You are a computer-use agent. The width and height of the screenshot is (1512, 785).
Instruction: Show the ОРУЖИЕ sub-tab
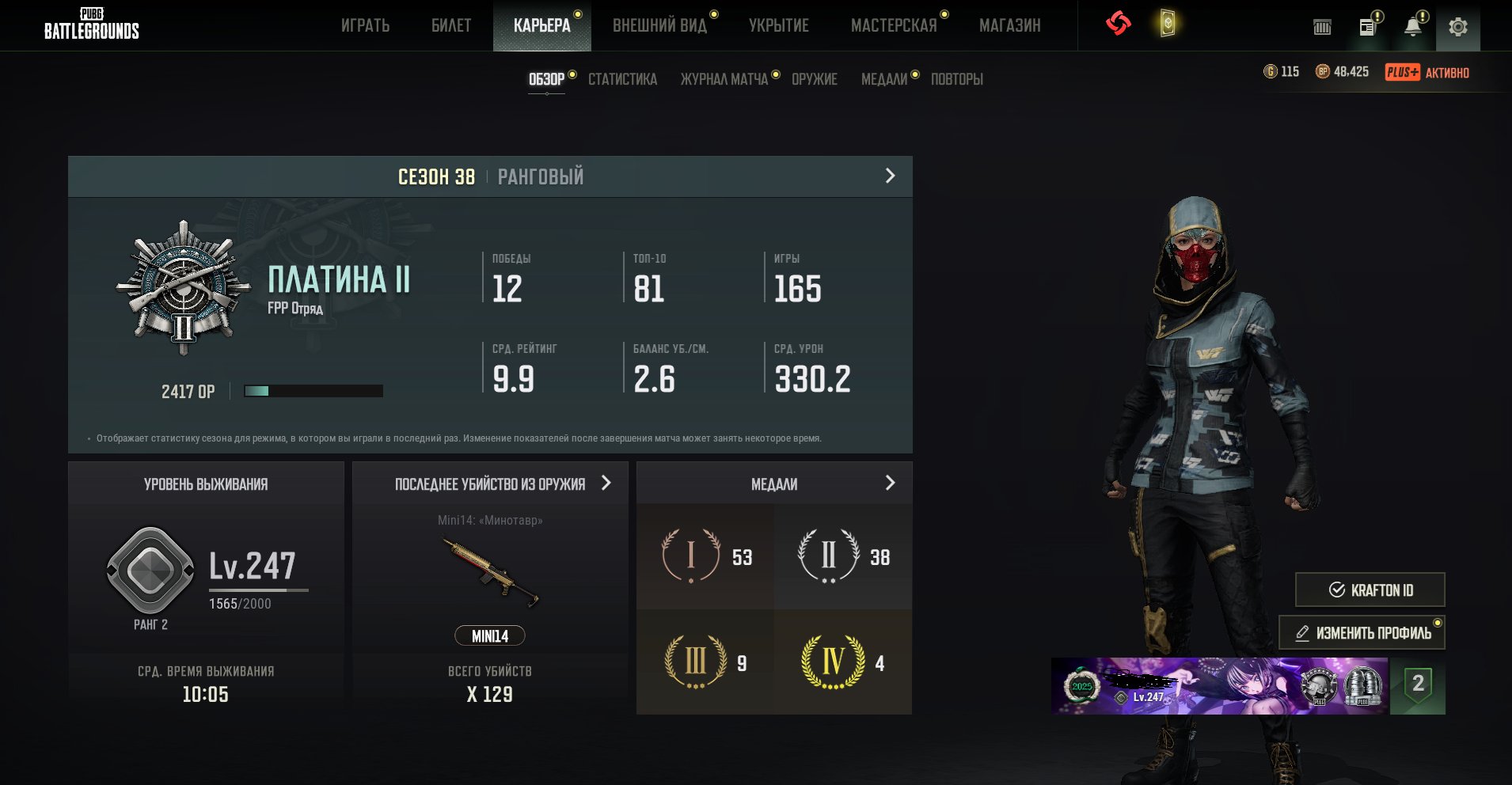(815, 79)
